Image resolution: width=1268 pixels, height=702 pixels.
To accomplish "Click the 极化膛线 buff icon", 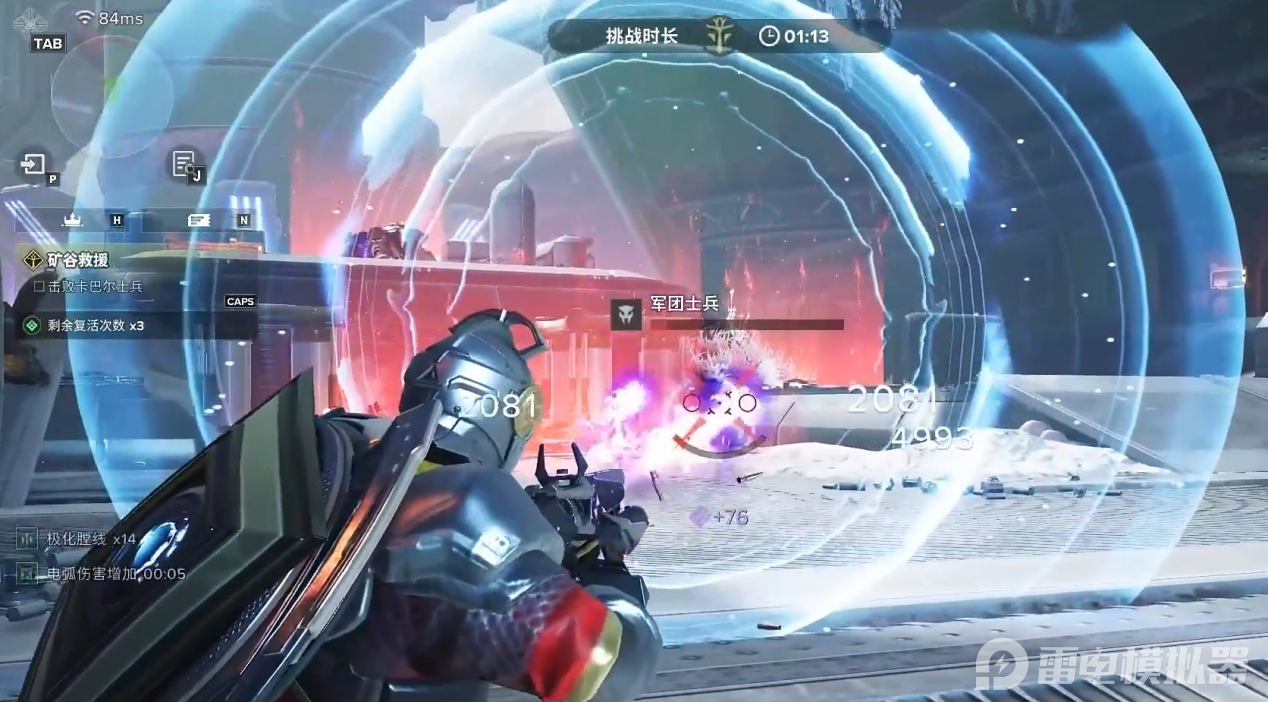I will click(x=27, y=539).
